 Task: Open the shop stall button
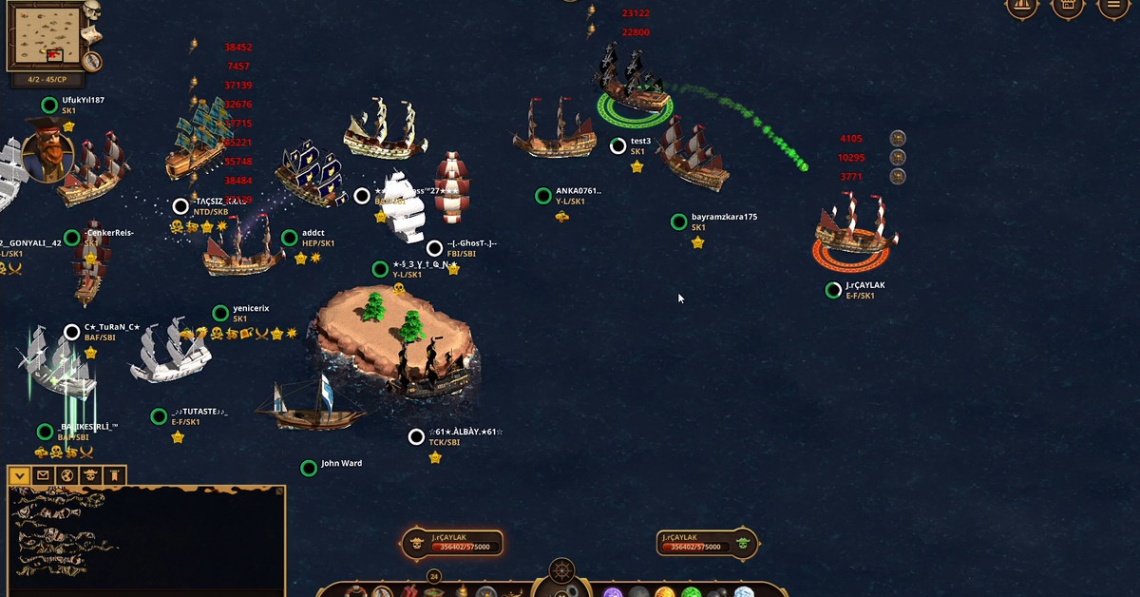(1067, 6)
